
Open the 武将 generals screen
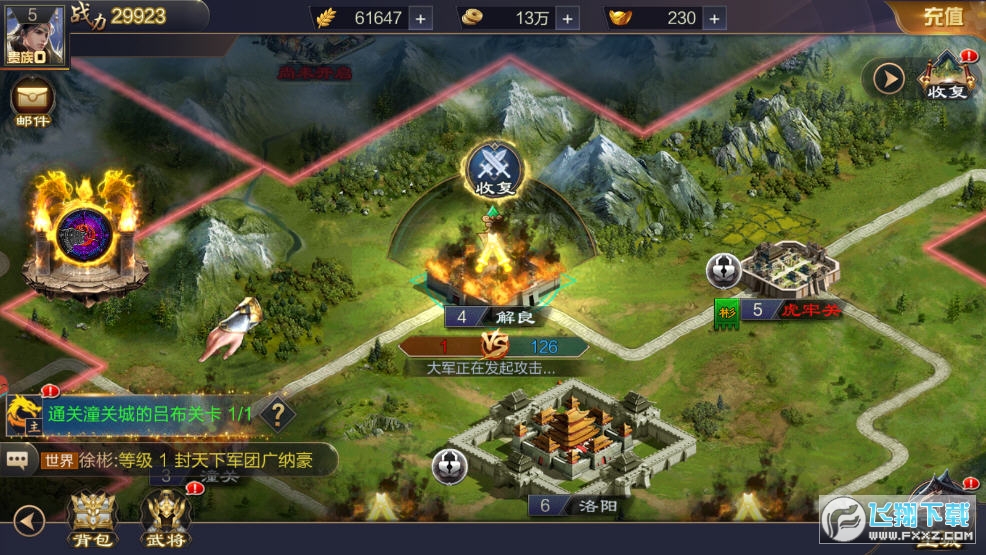click(166, 520)
